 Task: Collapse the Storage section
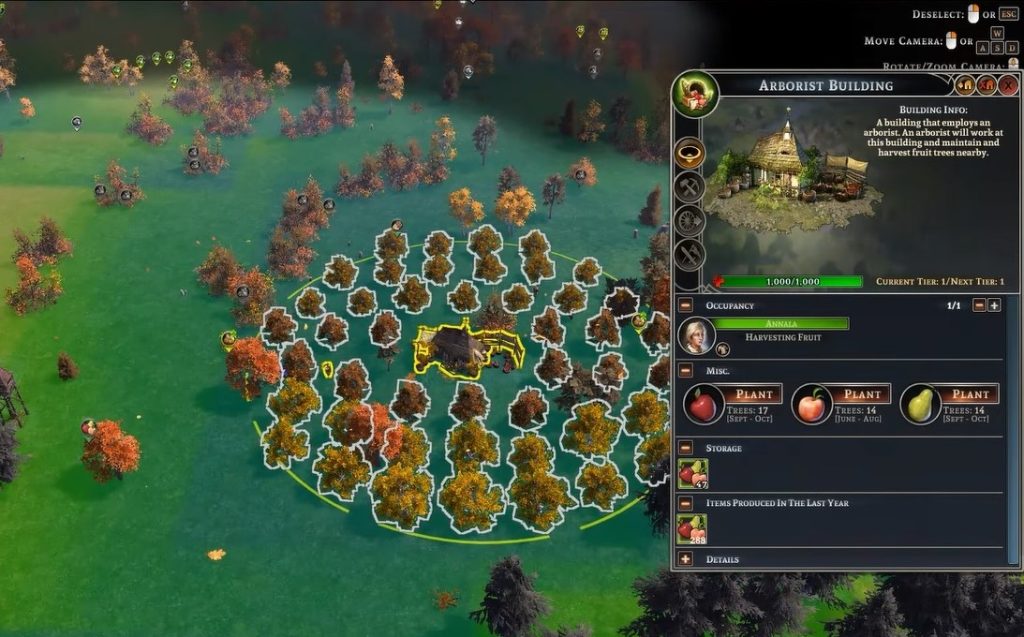[x=686, y=448]
